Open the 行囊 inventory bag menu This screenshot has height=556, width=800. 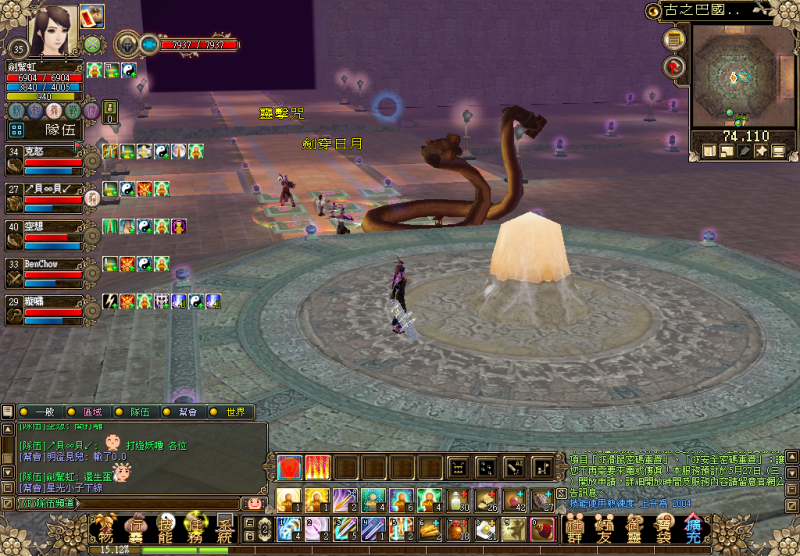pos(135,529)
